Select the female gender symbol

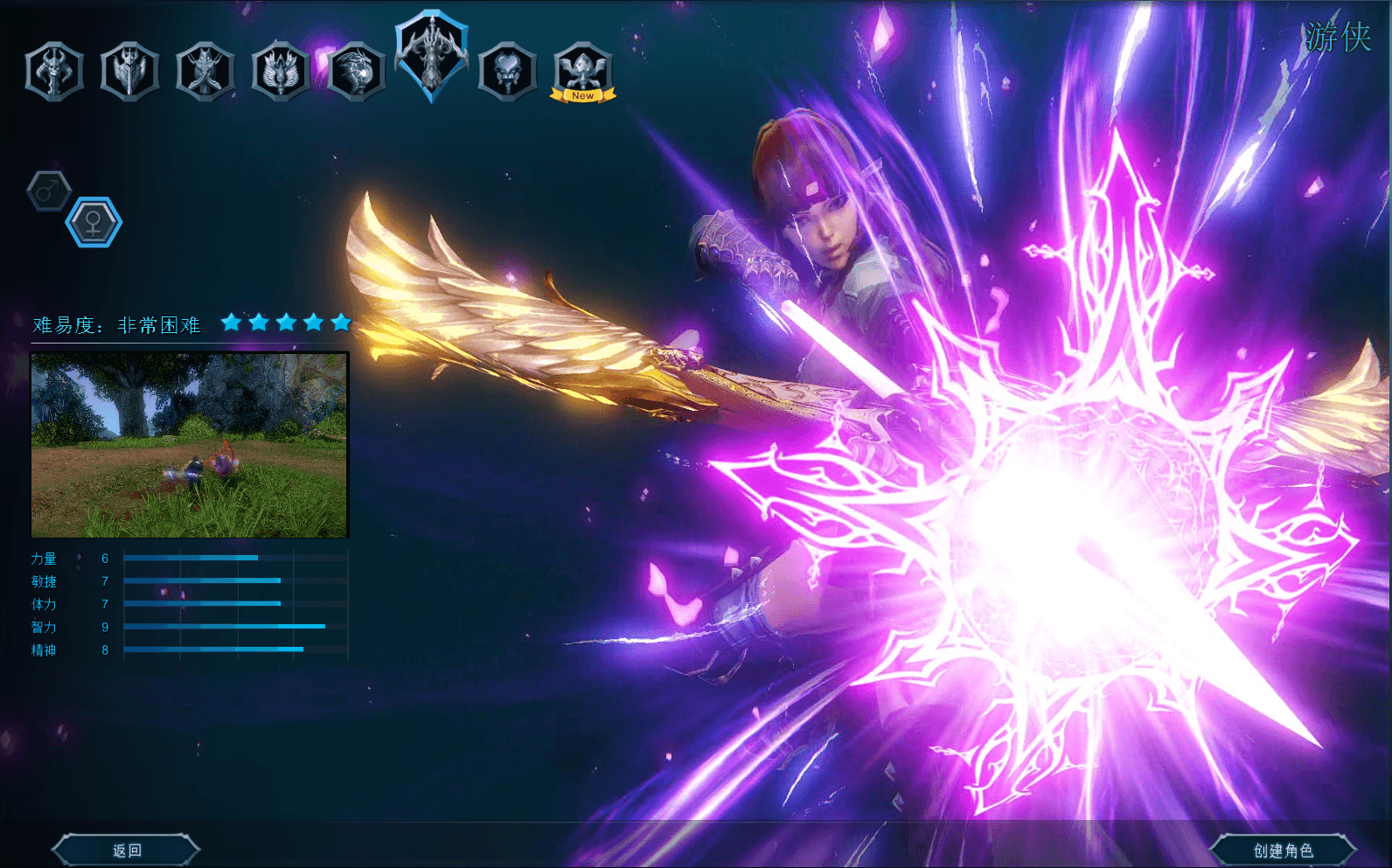[x=94, y=222]
